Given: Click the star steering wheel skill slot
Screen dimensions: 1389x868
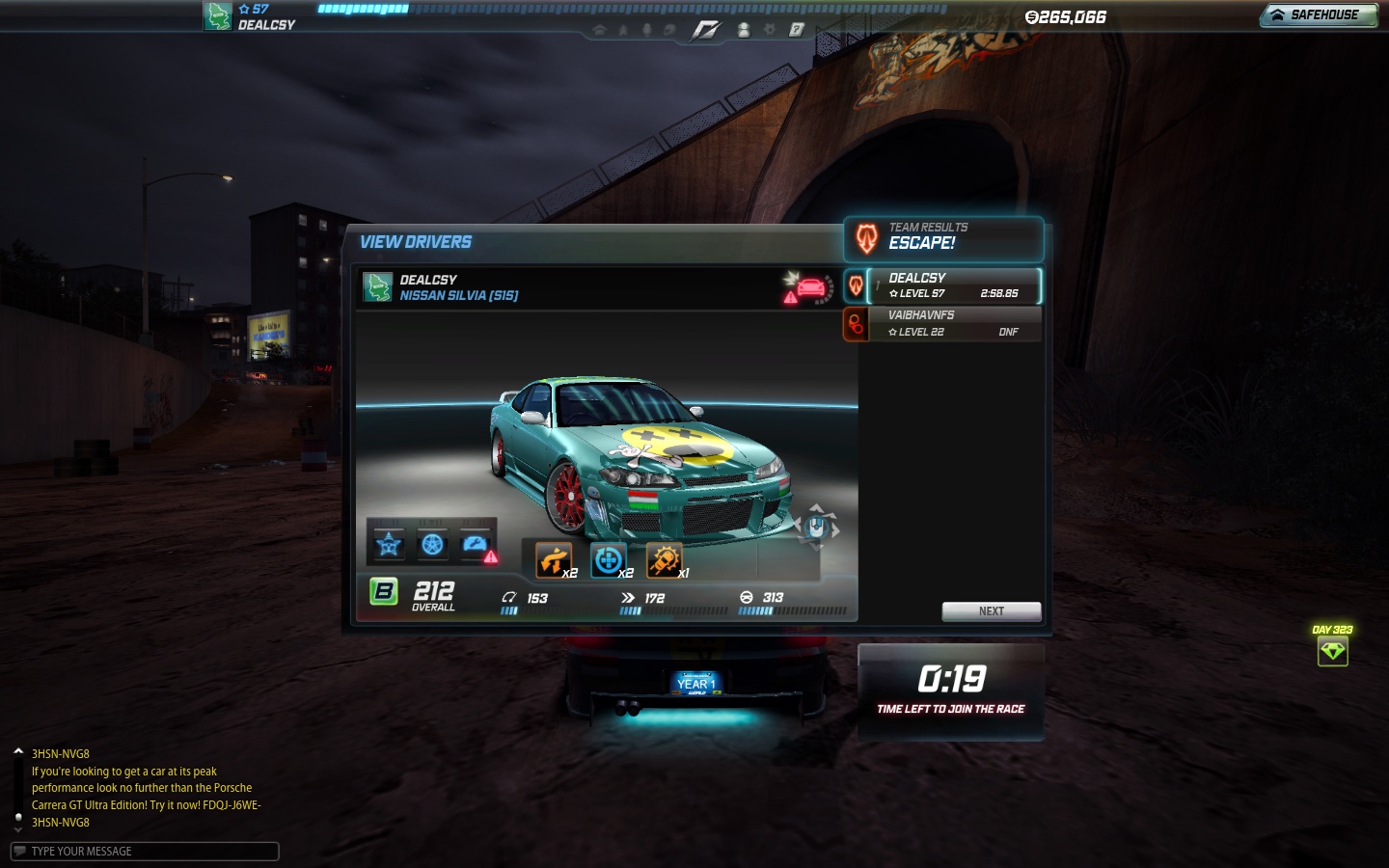Looking at the screenshot, I should point(389,546).
